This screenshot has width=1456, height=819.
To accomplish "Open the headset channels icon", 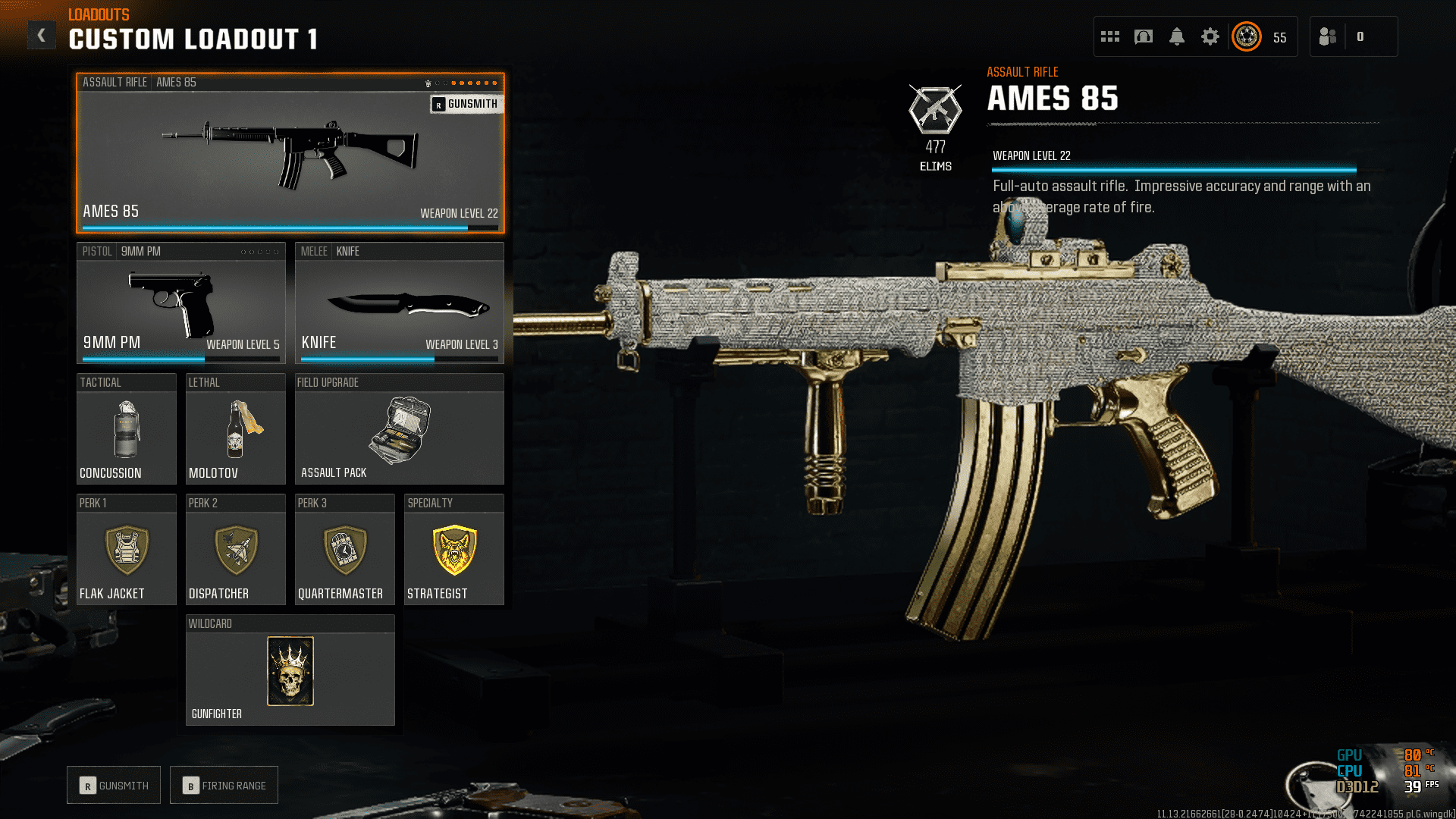I will [1144, 36].
